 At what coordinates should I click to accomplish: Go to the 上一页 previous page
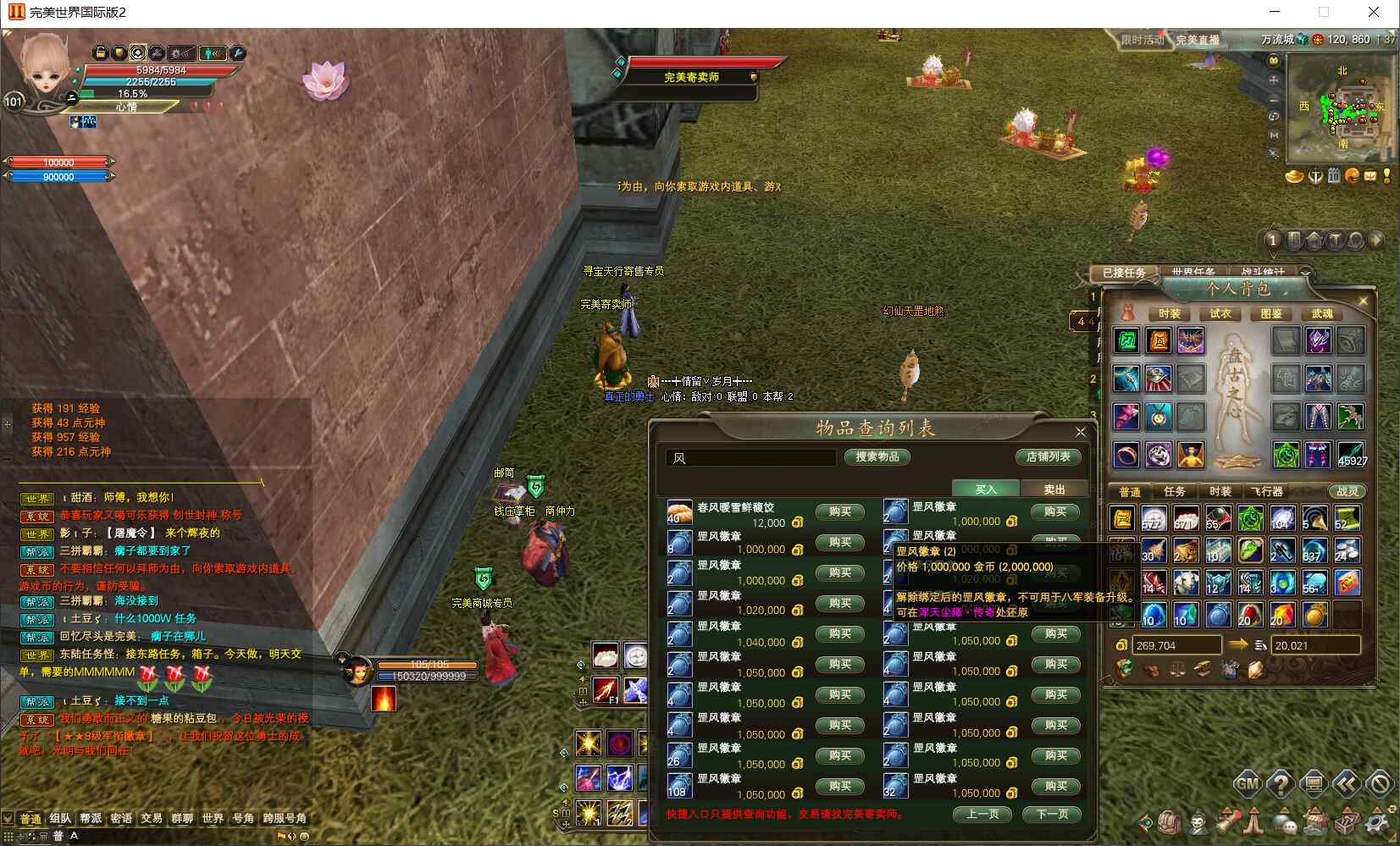click(982, 815)
